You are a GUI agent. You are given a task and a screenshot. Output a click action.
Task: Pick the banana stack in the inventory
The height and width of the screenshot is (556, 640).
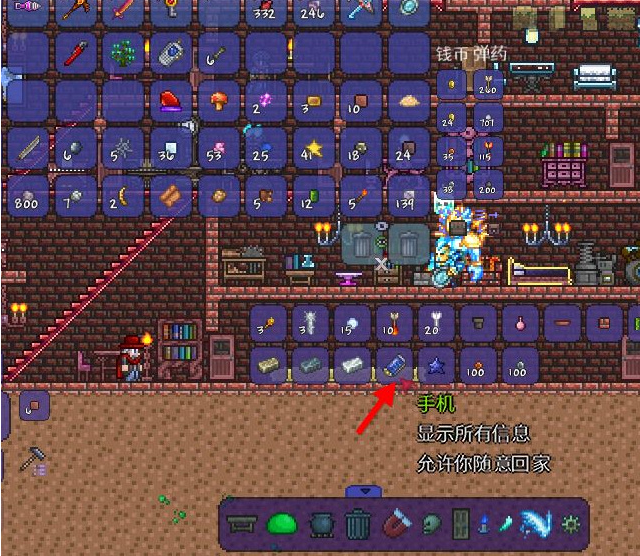[122, 196]
